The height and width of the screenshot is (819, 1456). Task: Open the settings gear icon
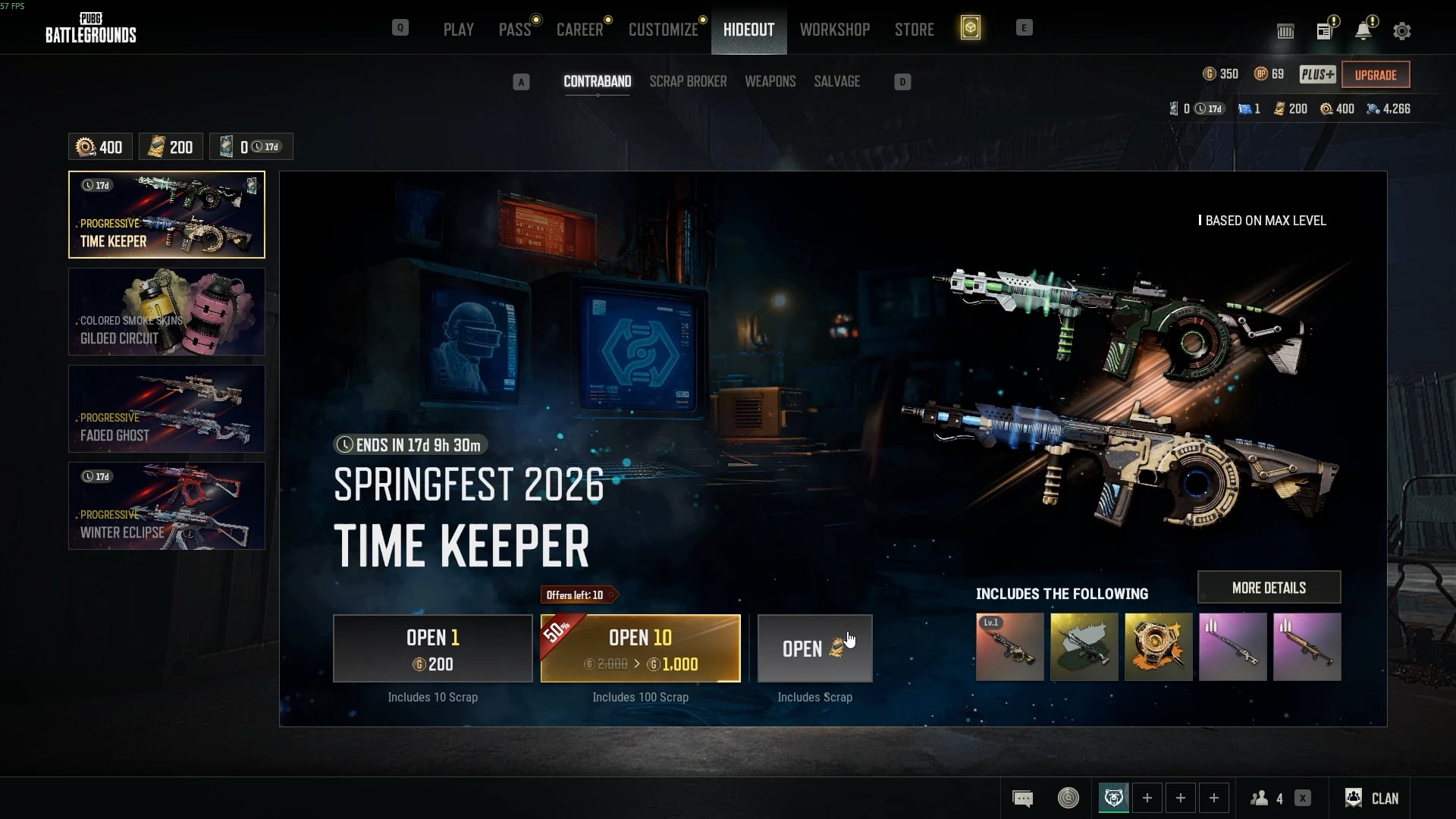point(1401,31)
